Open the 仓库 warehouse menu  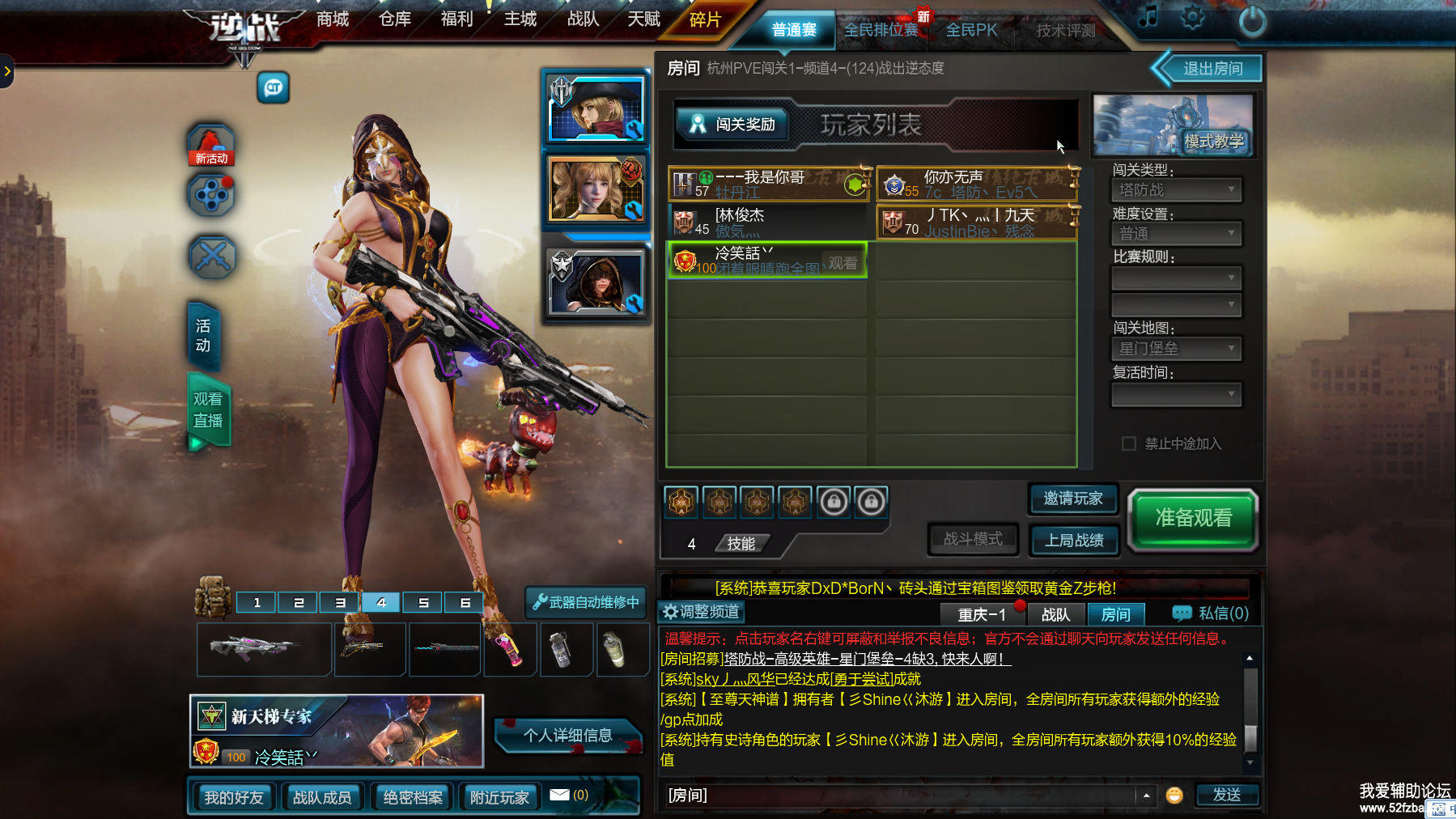[395, 19]
